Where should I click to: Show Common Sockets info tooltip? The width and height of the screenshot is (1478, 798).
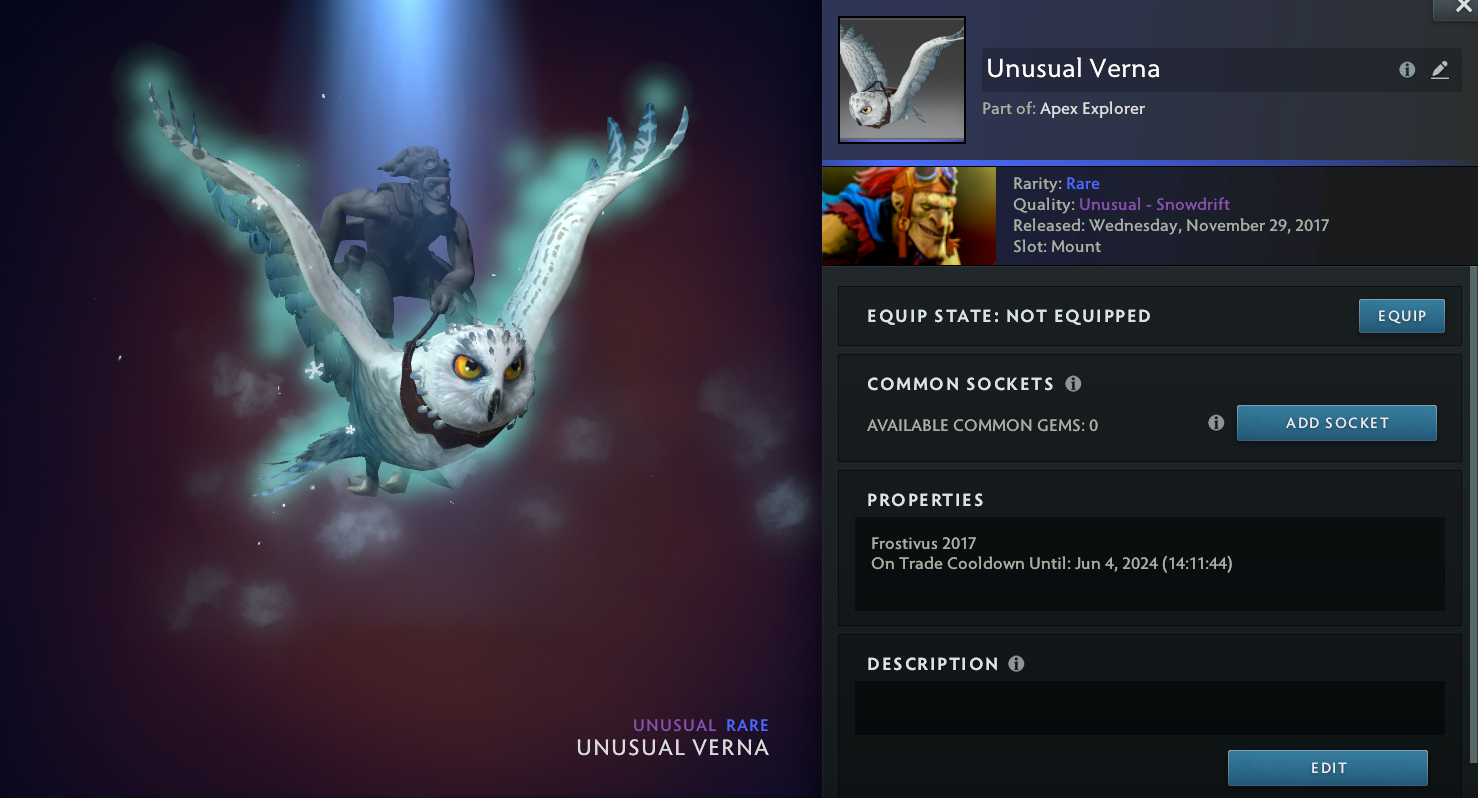tap(1073, 384)
